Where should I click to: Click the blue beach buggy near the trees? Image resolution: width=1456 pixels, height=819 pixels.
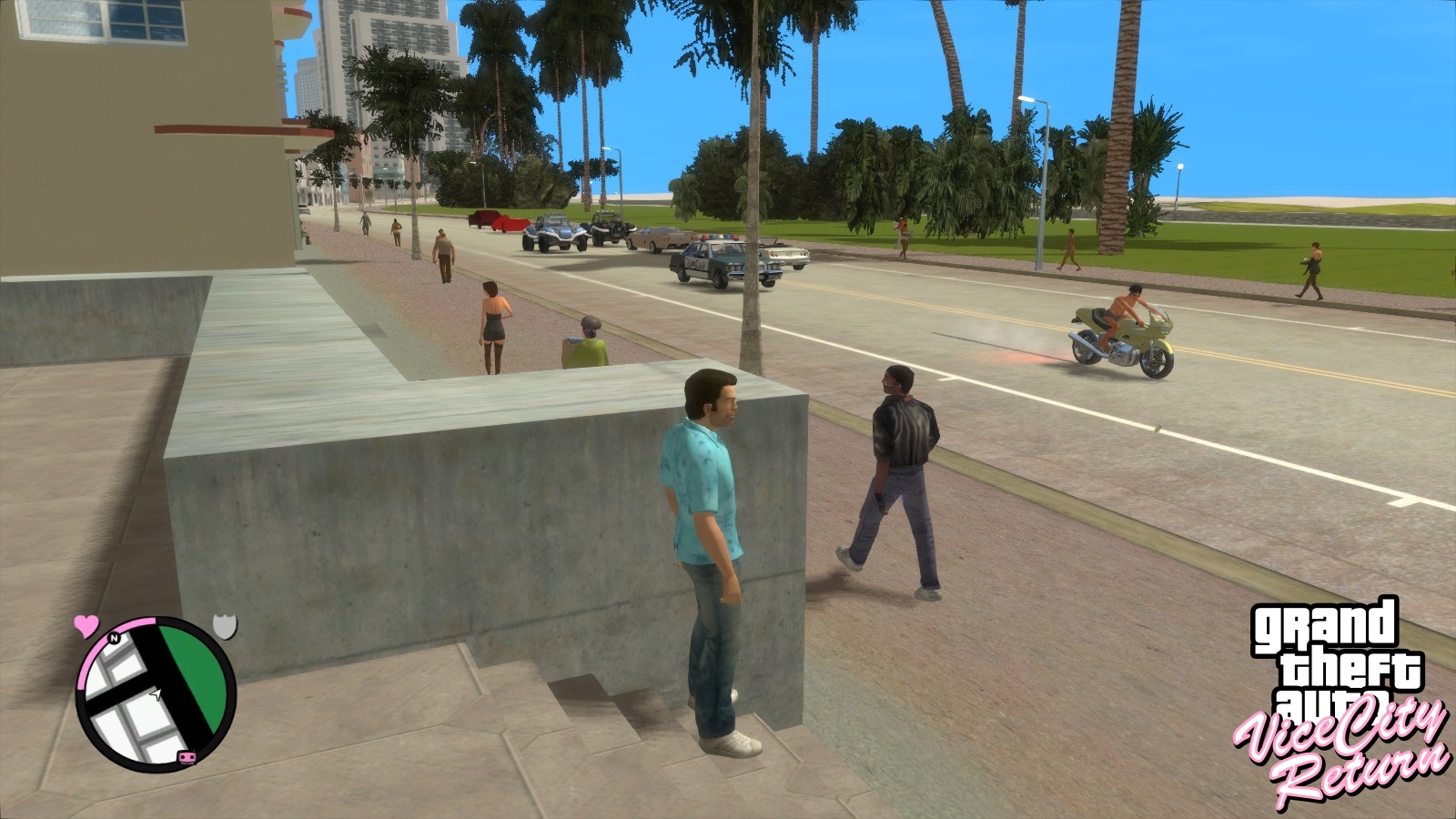click(555, 232)
